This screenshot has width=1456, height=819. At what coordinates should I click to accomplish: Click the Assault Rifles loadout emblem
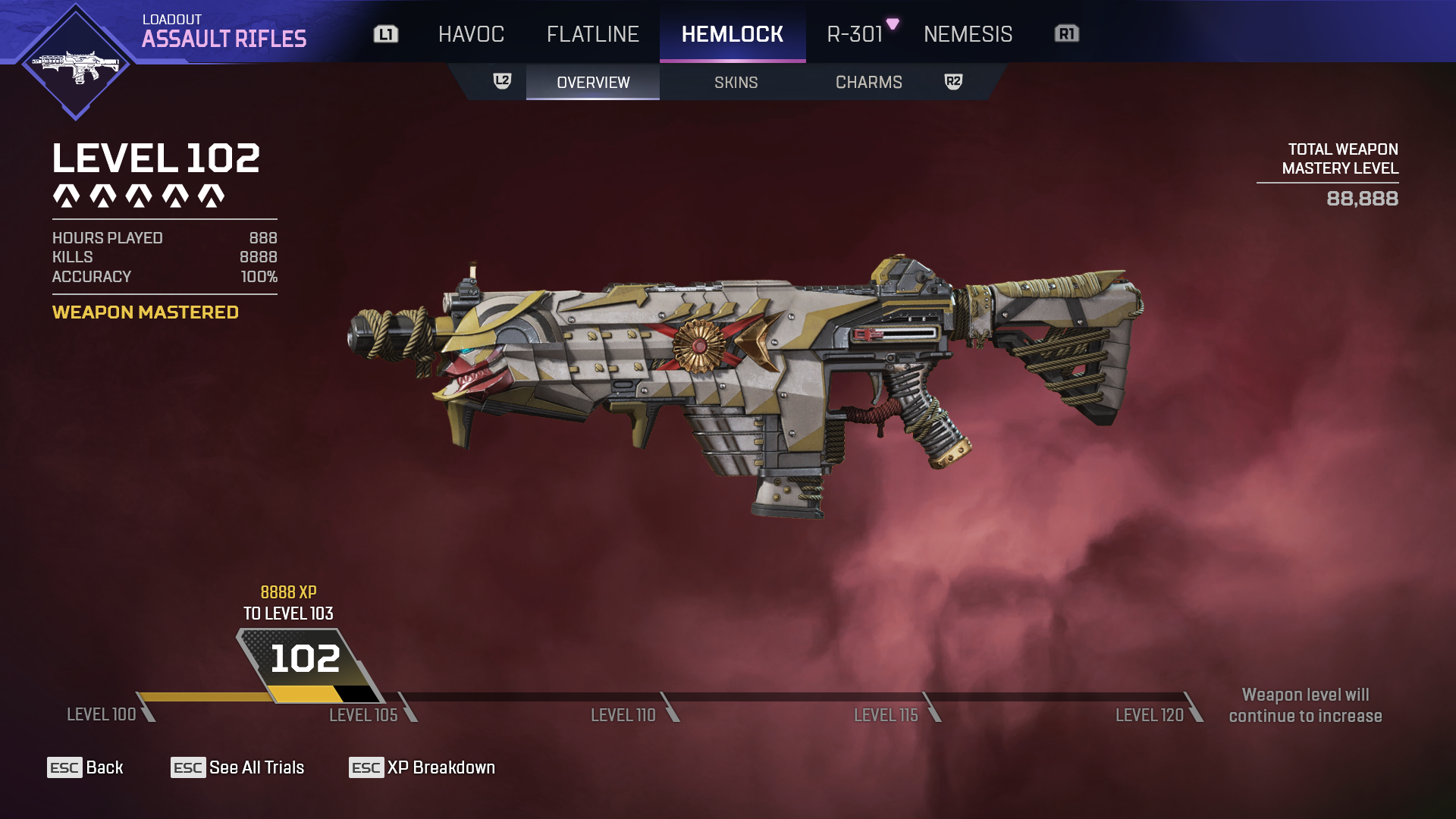coord(75,63)
